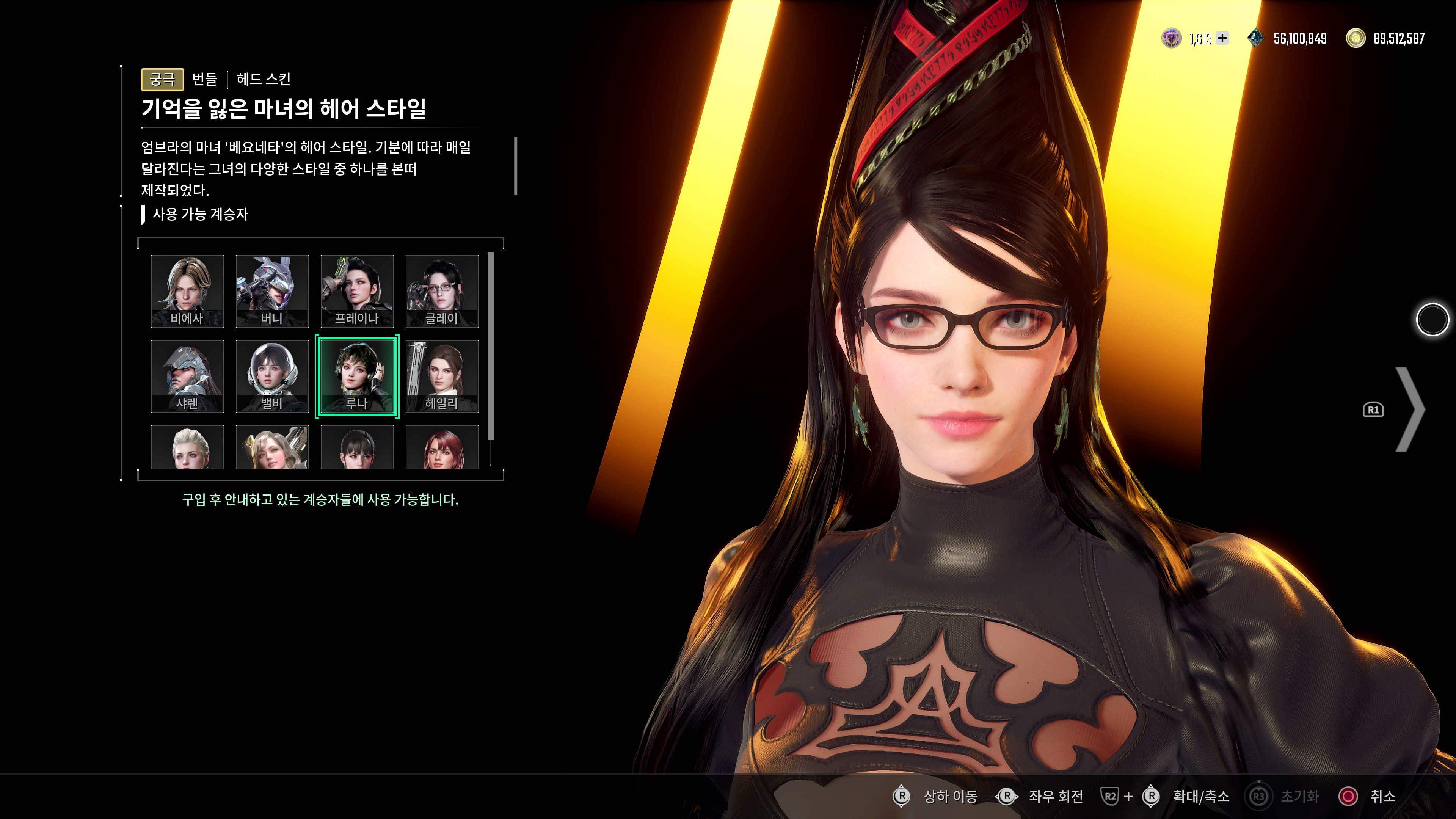Select the 루나 character portrait
The image size is (1456, 819).
(x=357, y=376)
